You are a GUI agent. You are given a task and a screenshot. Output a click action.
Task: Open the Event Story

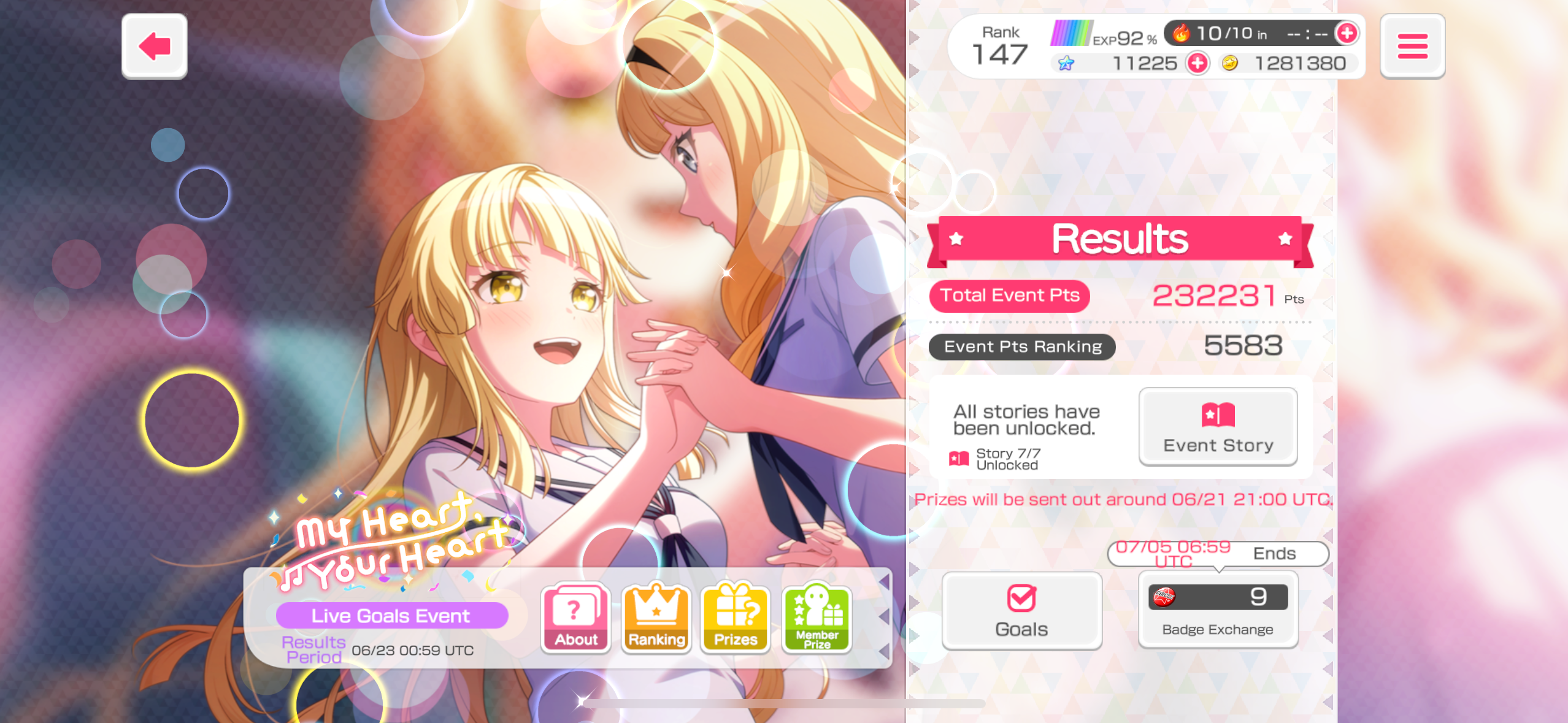point(1218,426)
